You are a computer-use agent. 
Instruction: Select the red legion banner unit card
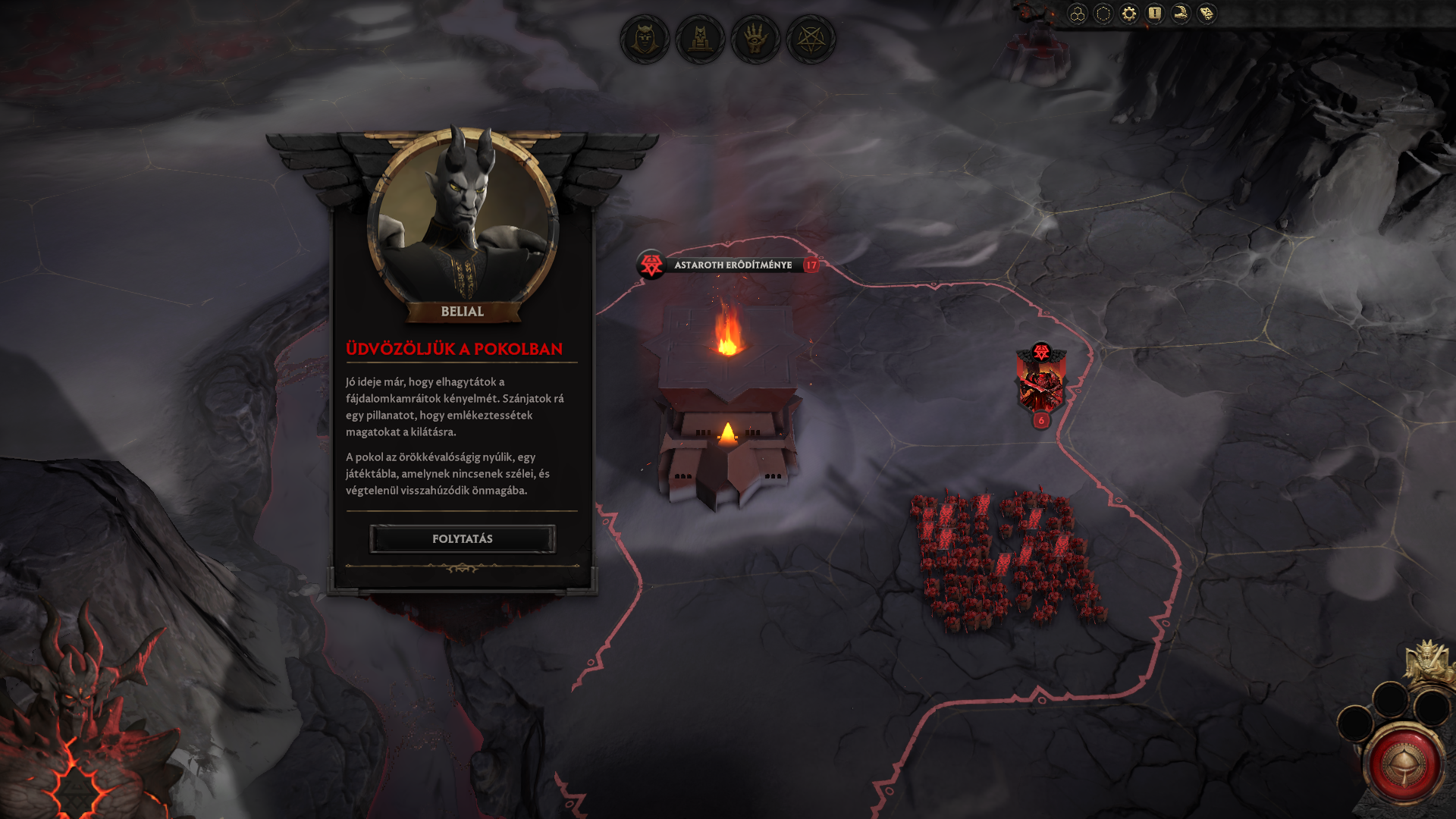point(1041,384)
